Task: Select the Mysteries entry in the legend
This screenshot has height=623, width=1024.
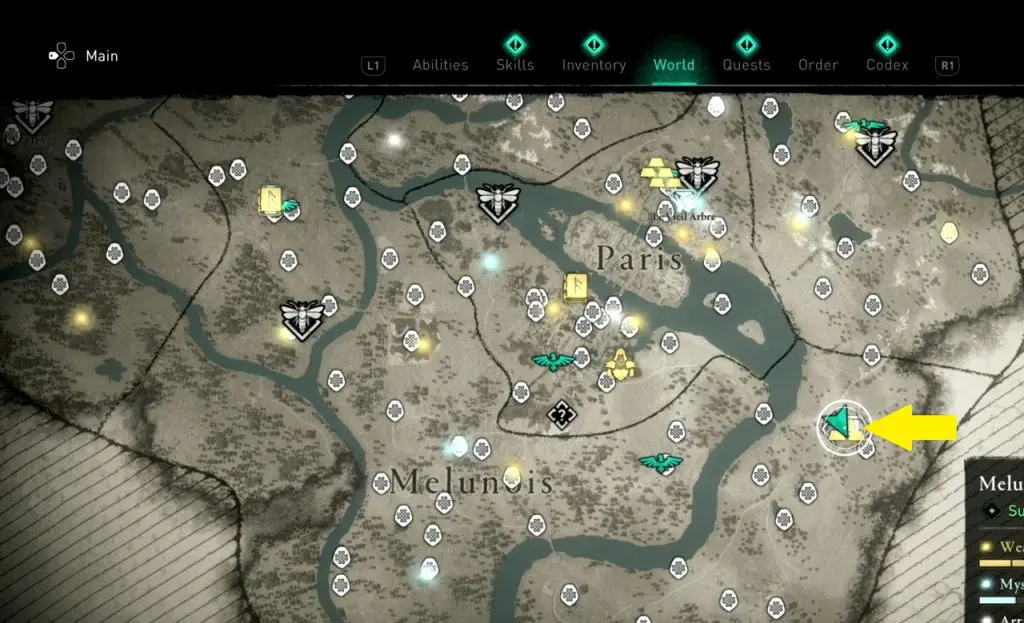Action: 1008,584
